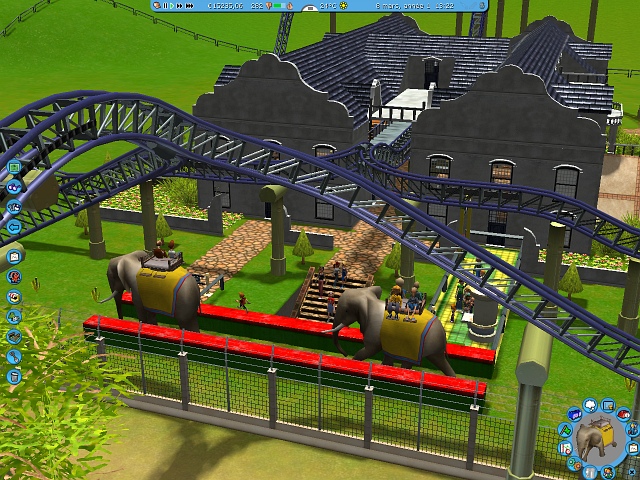Open the binoculars view options
Viewport: 640px width, 480px height.
pyautogui.click(x=16, y=187)
